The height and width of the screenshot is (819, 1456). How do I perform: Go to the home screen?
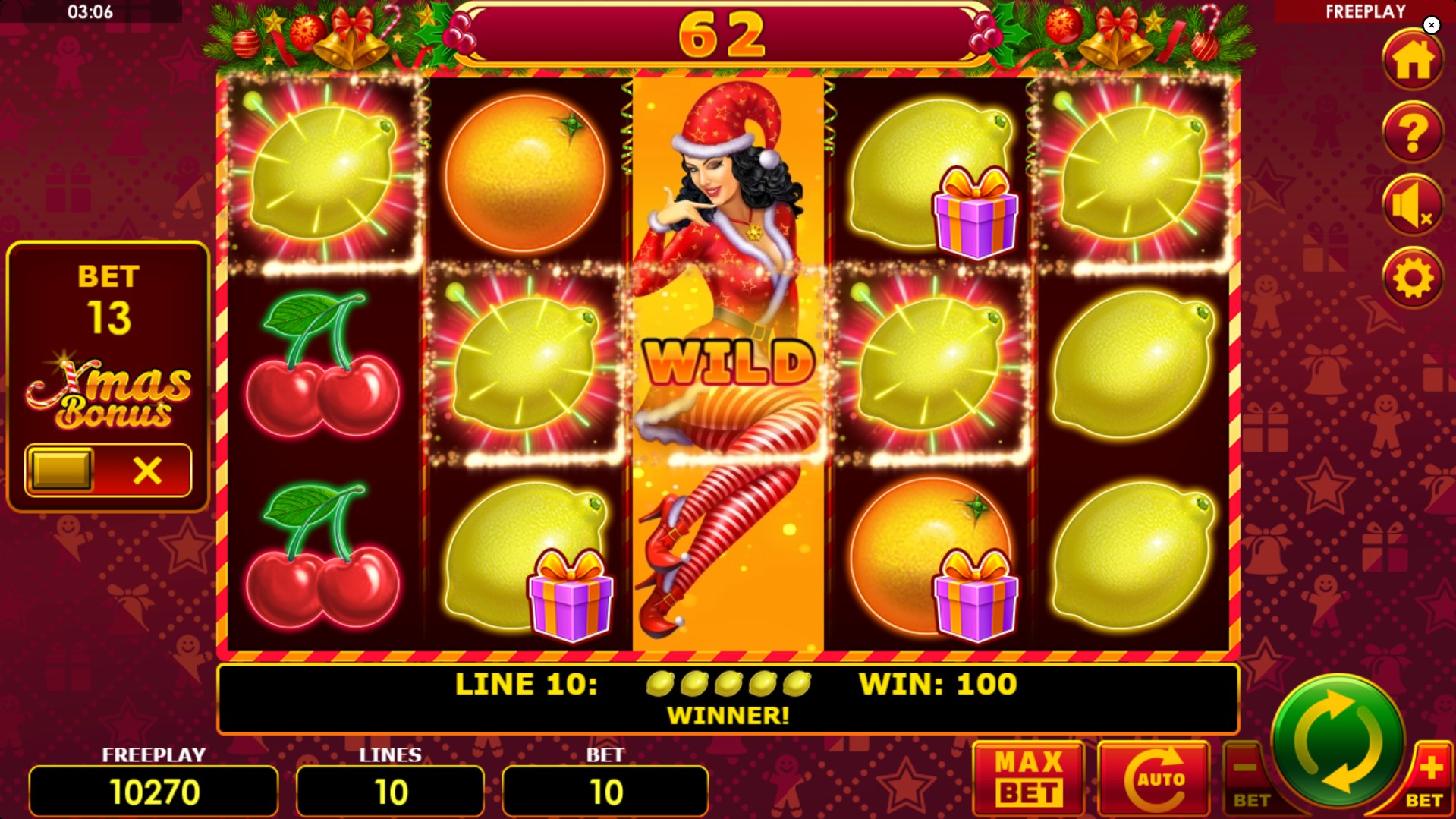pyautogui.click(x=1412, y=61)
